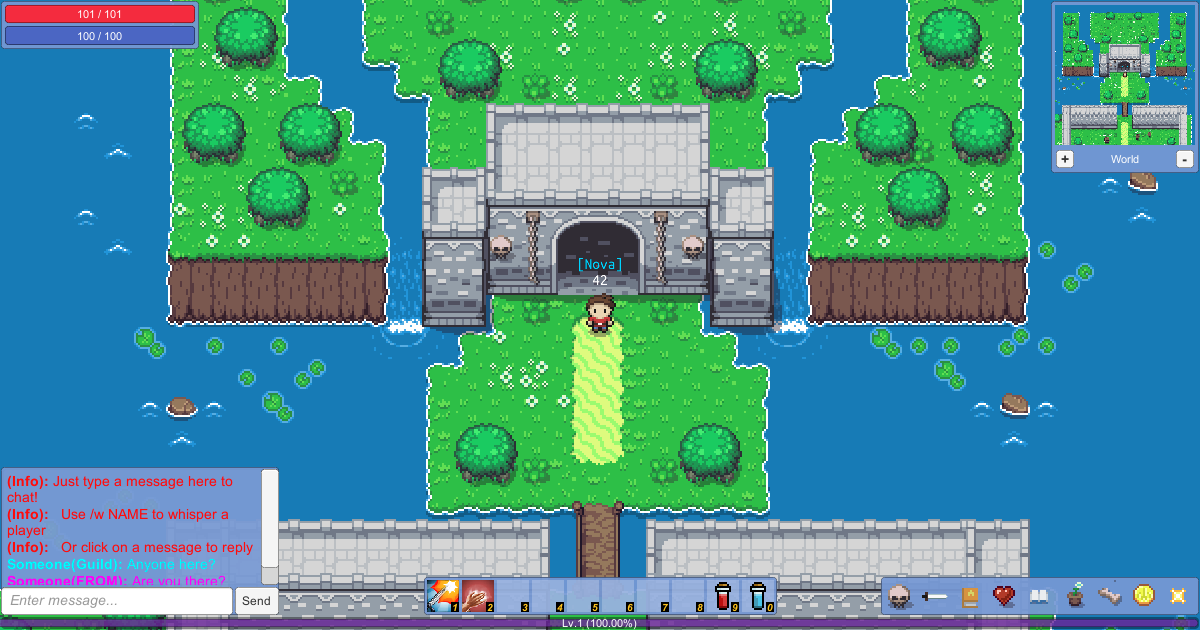The width and height of the screenshot is (1200, 630).
Task: Use the blue mana potion
Action: 759,596
